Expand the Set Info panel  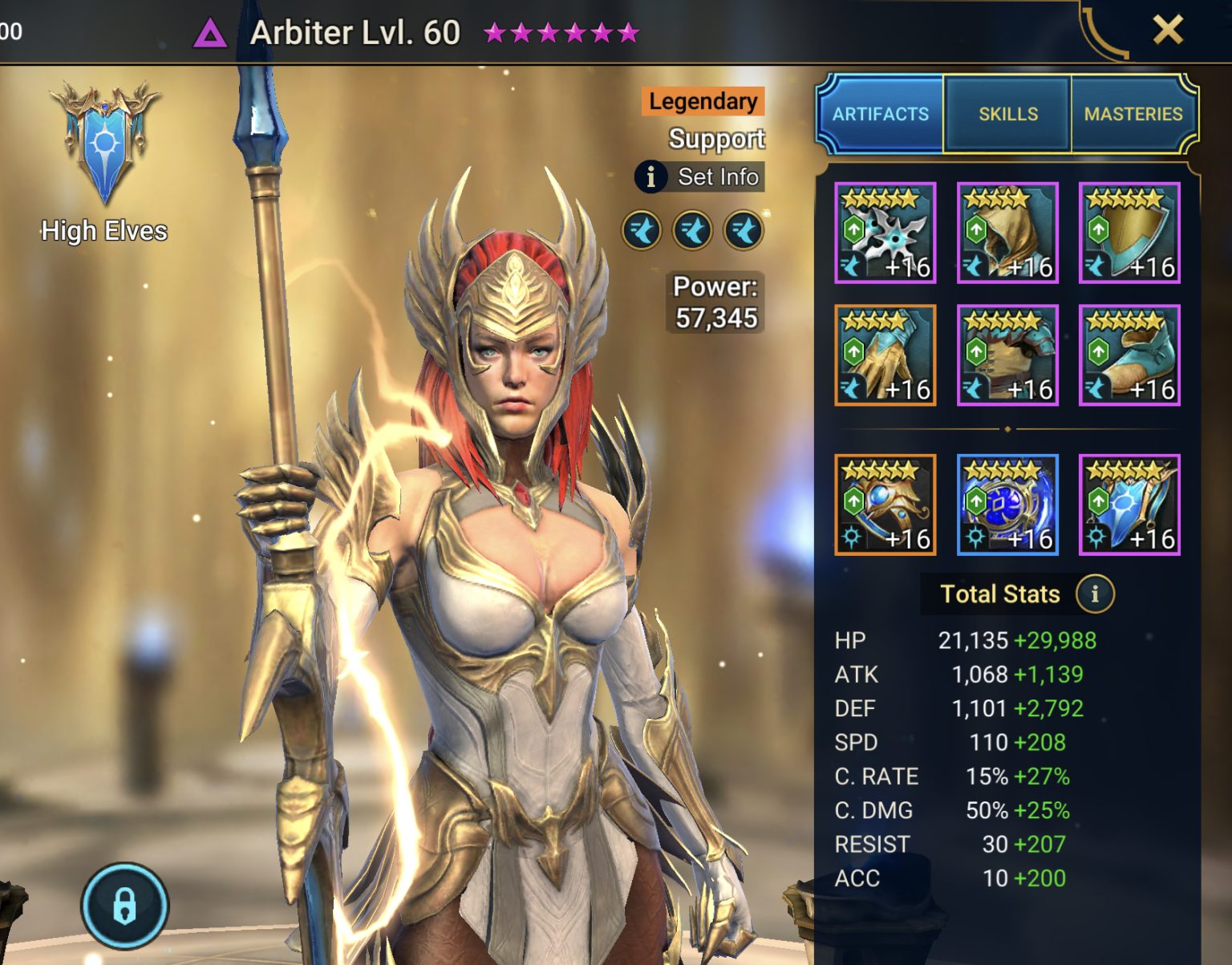[x=698, y=177]
